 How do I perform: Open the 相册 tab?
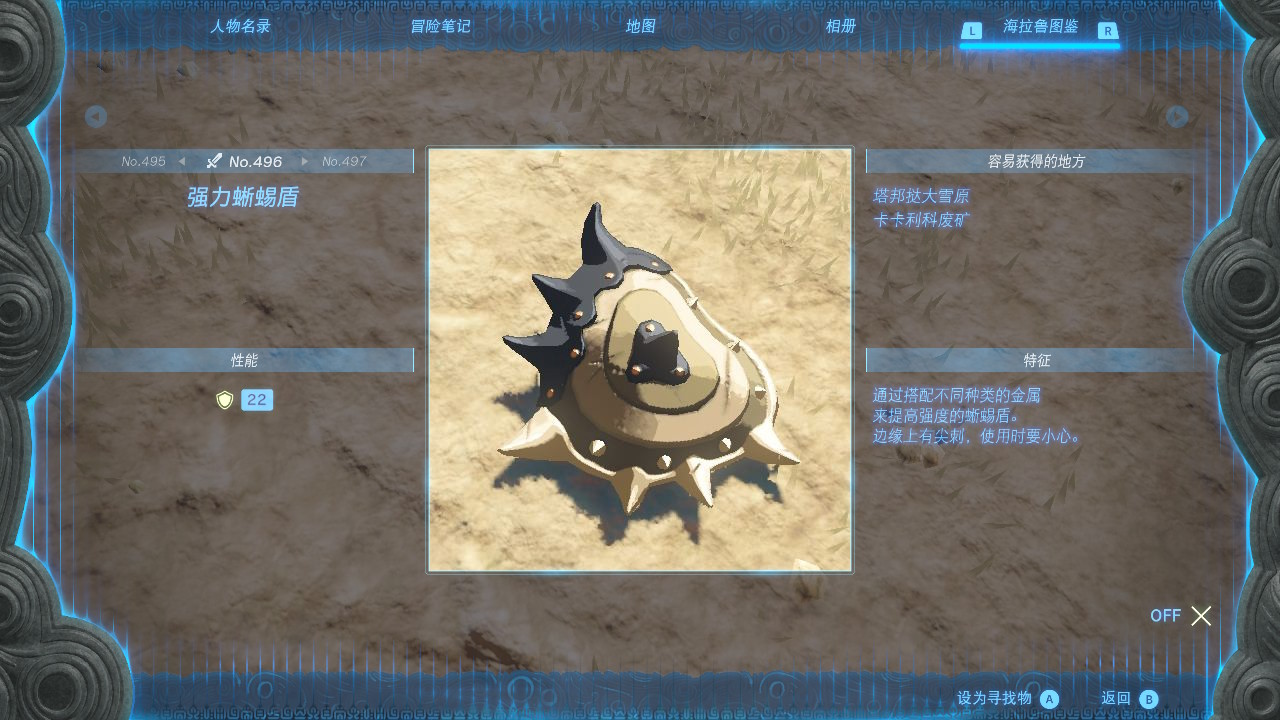840,27
